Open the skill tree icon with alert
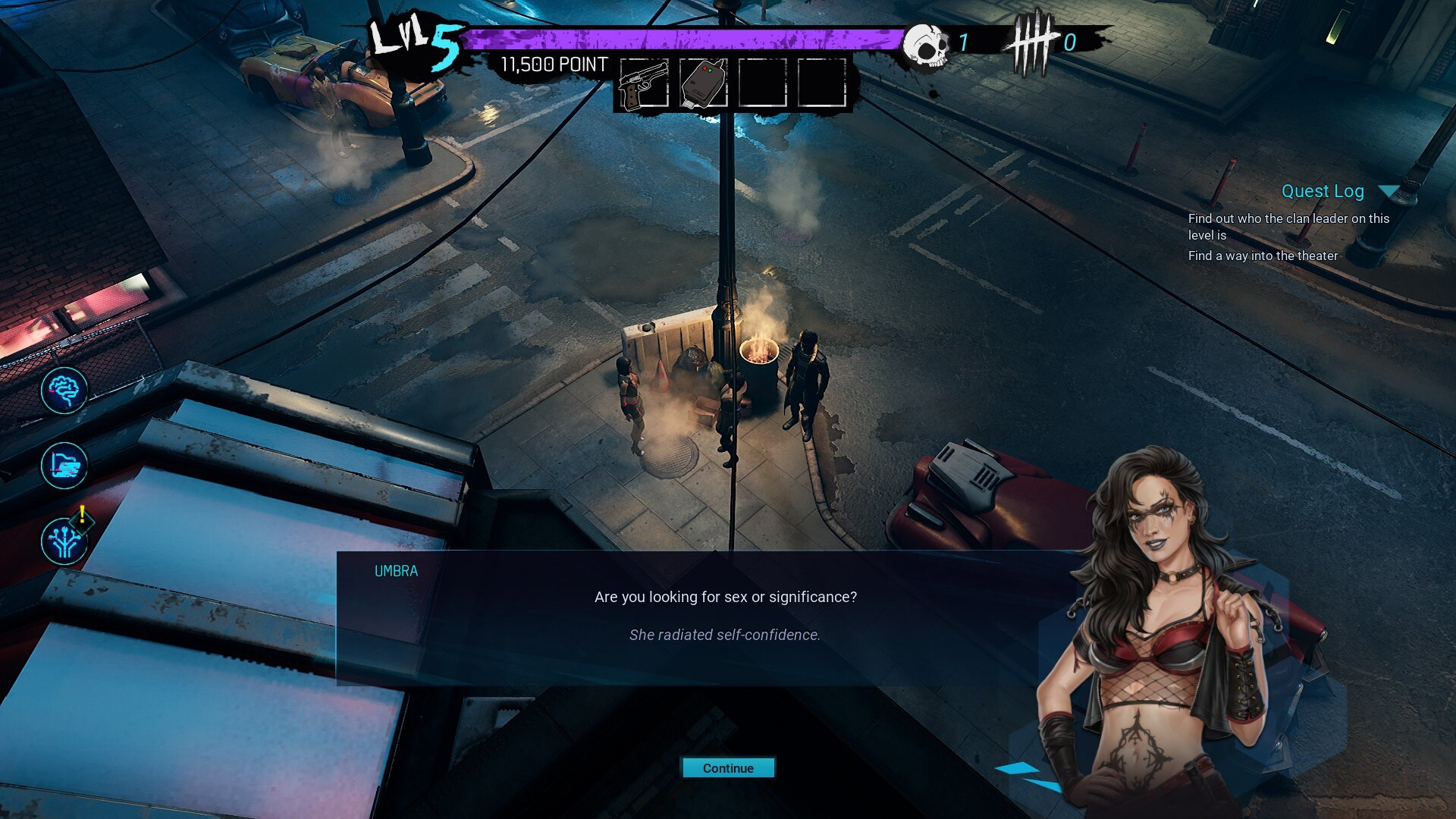This screenshot has width=1456, height=819. tap(64, 541)
